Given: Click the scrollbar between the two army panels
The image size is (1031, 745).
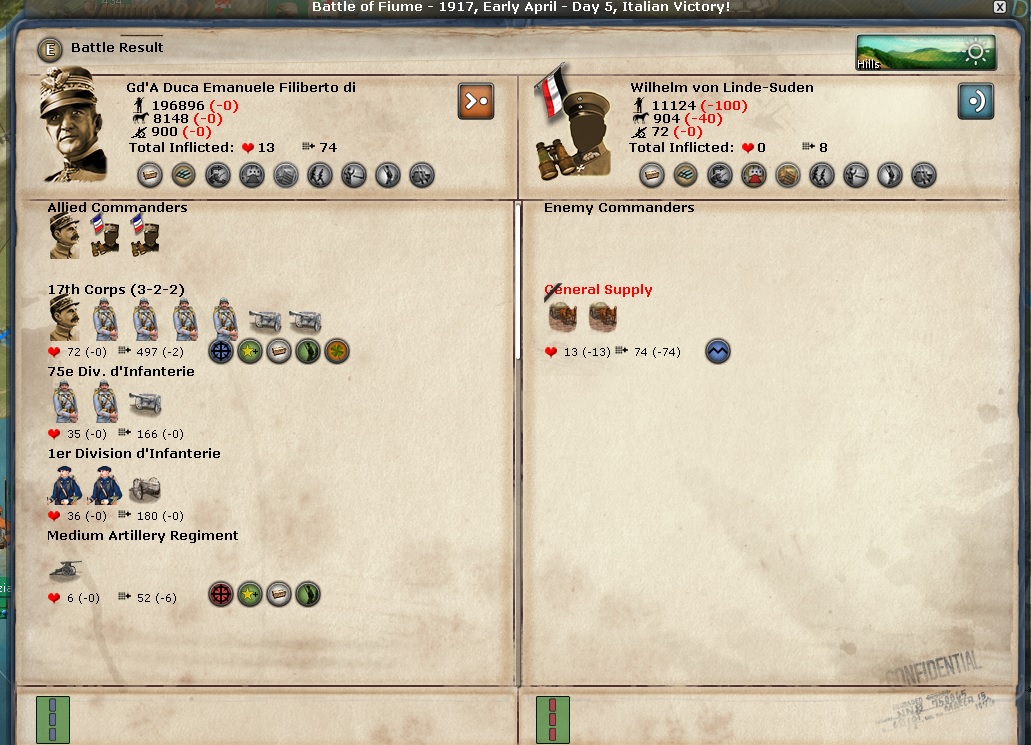Looking at the screenshot, I should pos(517,280).
